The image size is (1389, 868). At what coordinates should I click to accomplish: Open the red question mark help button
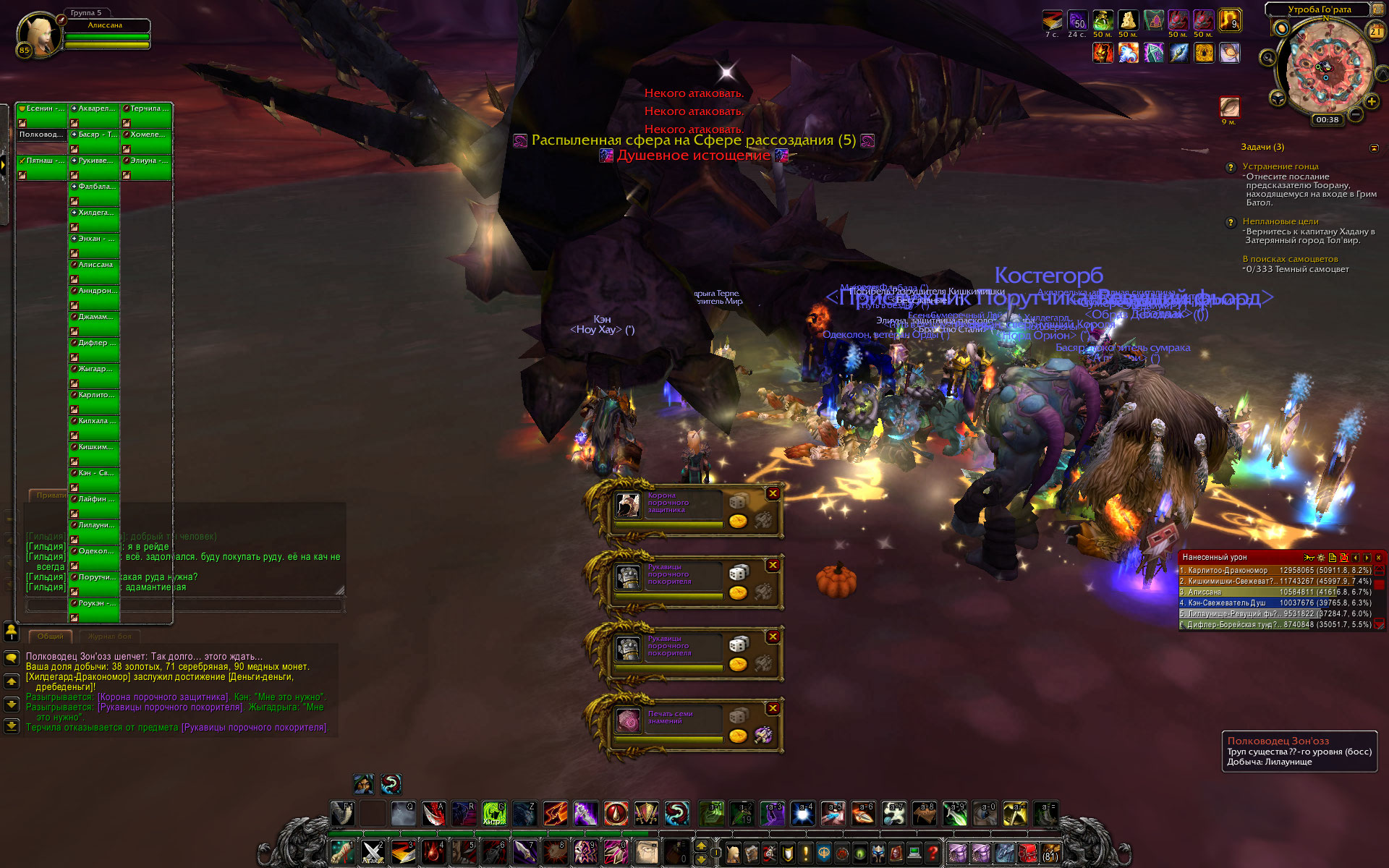933,853
